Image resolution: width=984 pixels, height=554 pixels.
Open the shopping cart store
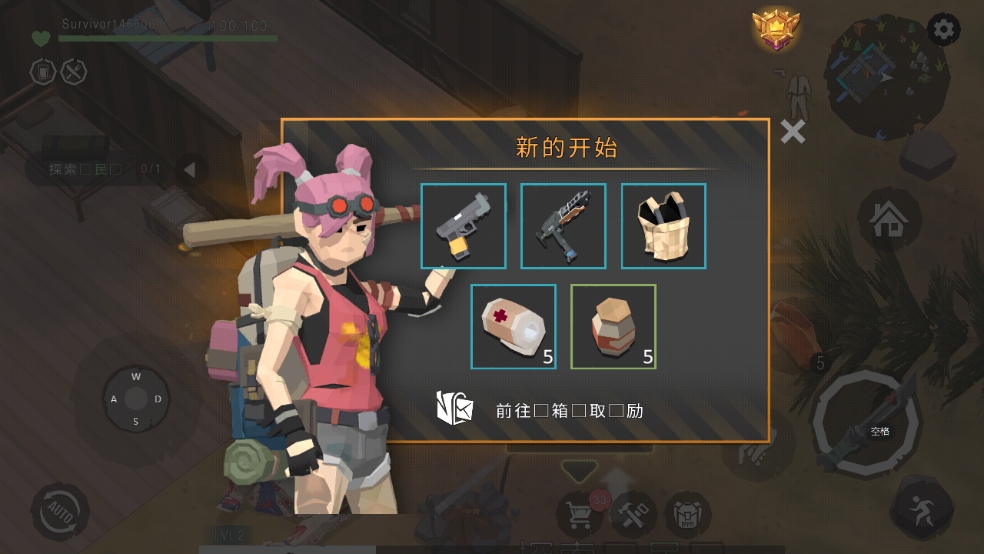pyautogui.click(x=579, y=513)
